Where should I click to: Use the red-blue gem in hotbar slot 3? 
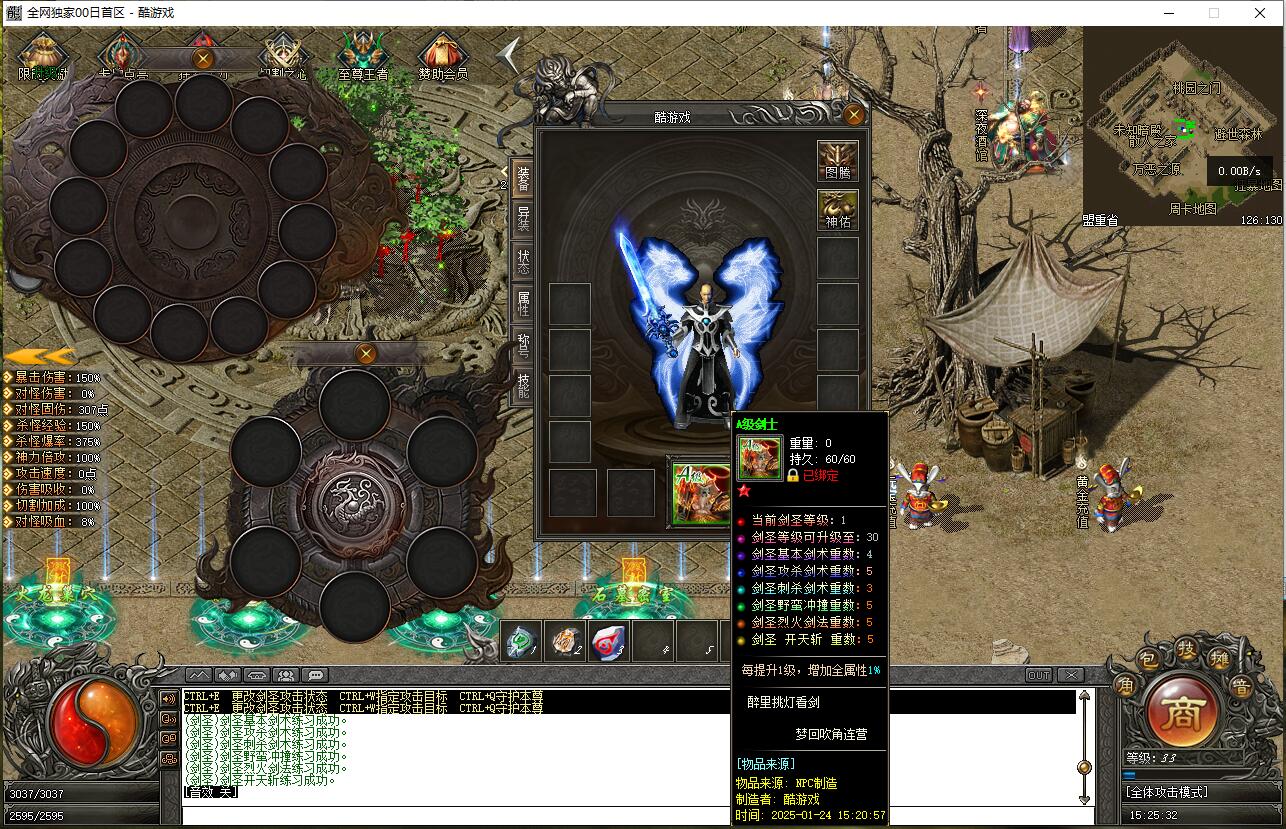click(x=609, y=641)
